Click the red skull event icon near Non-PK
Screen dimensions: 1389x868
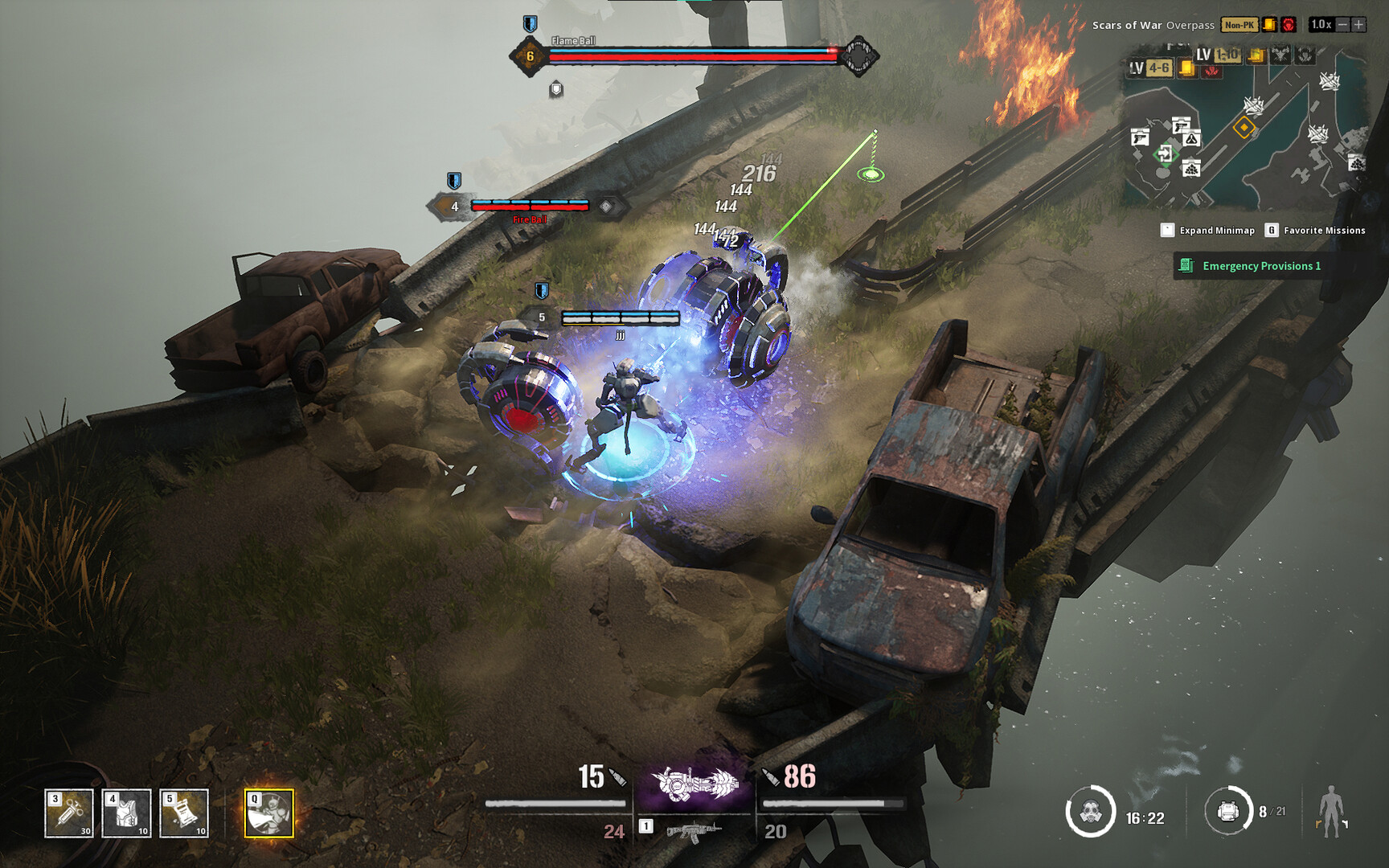[1288, 24]
